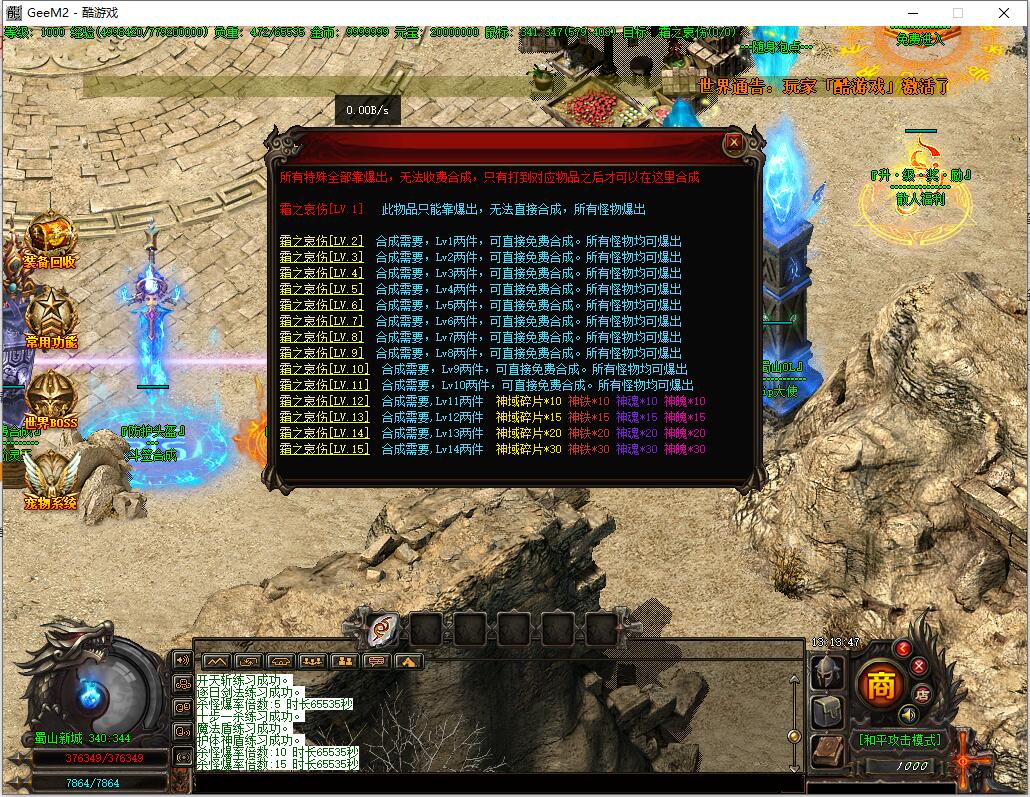The height and width of the screenshot is (797, 1030).
Task: Open the 宠物系统 pet system
Action: coord(50,478)
